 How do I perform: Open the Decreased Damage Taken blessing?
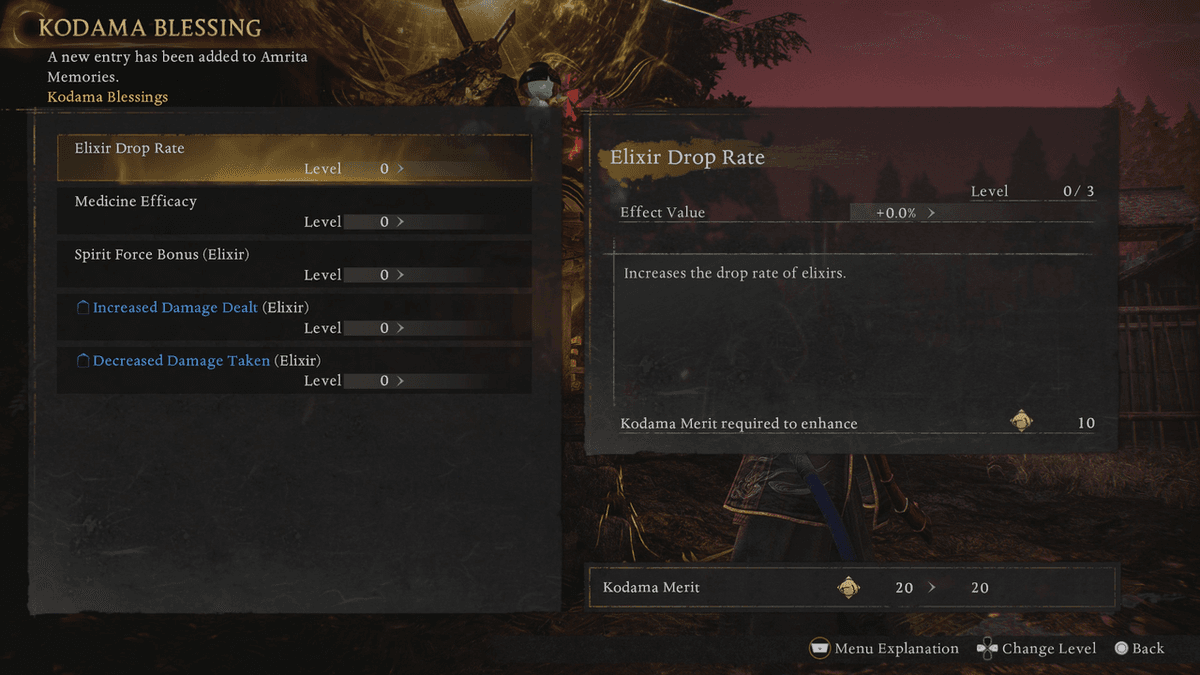point(294,370)
